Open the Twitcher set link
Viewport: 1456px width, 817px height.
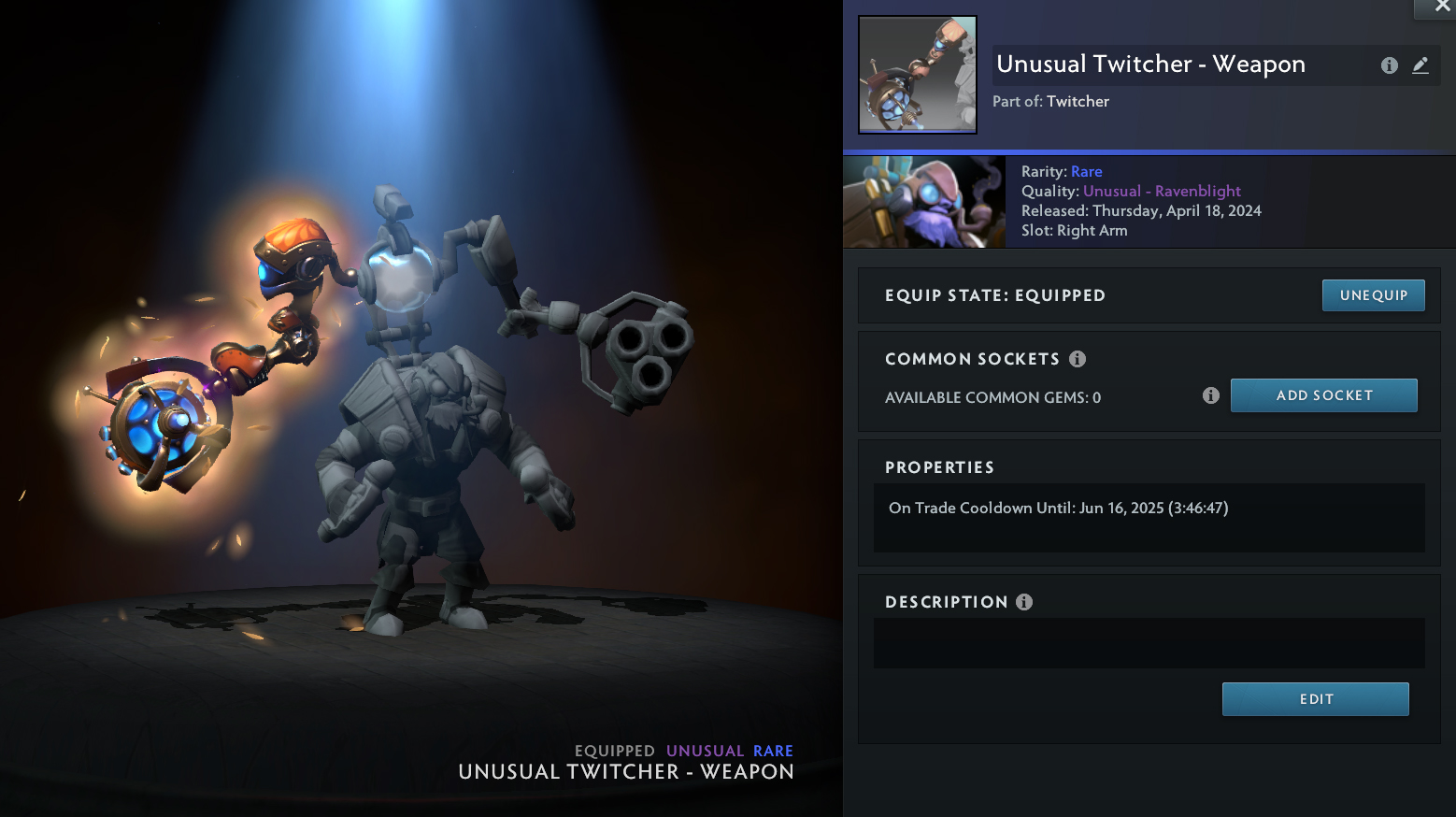tap(1078, 101)
